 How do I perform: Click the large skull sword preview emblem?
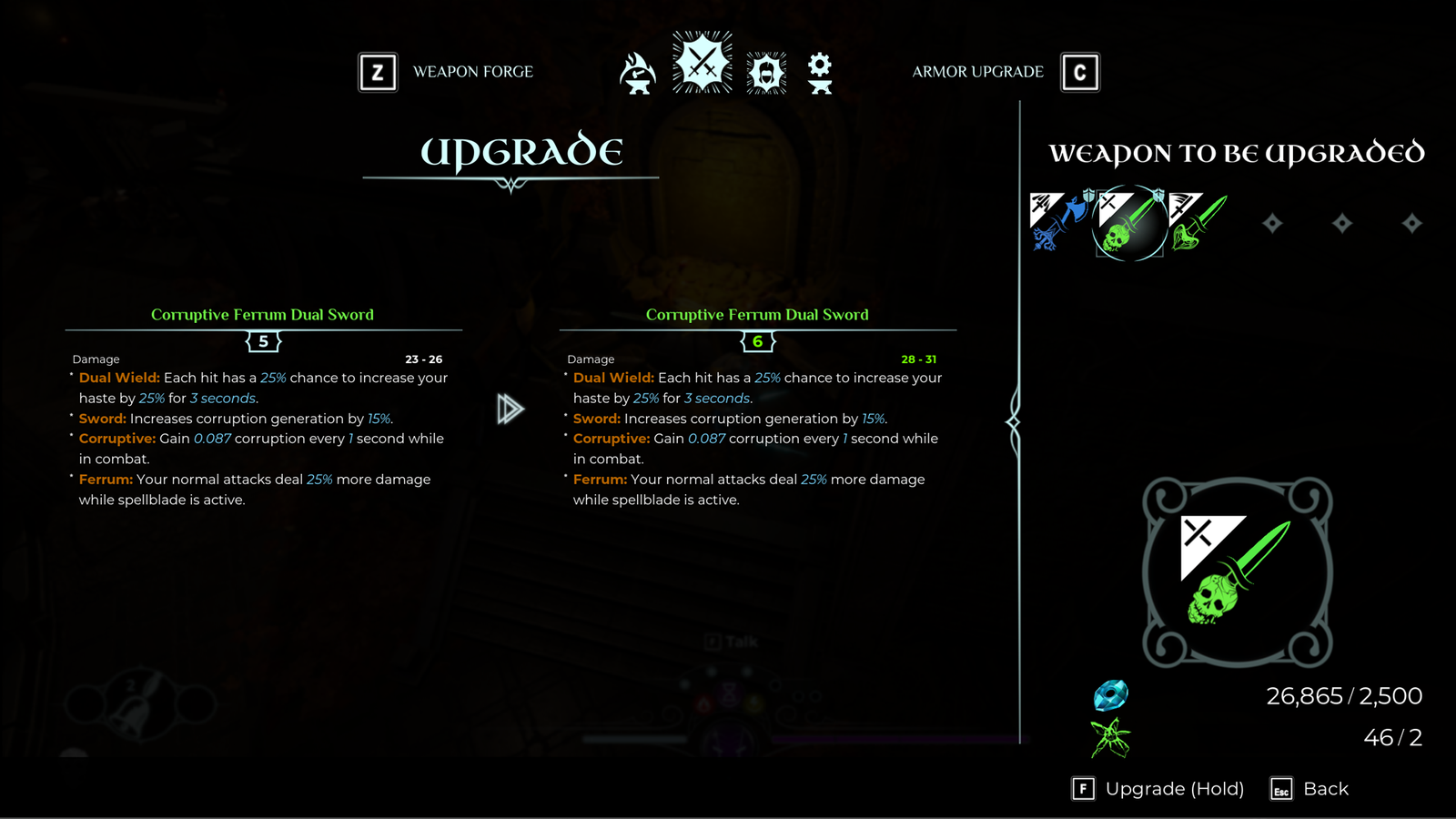(1237, 572)
